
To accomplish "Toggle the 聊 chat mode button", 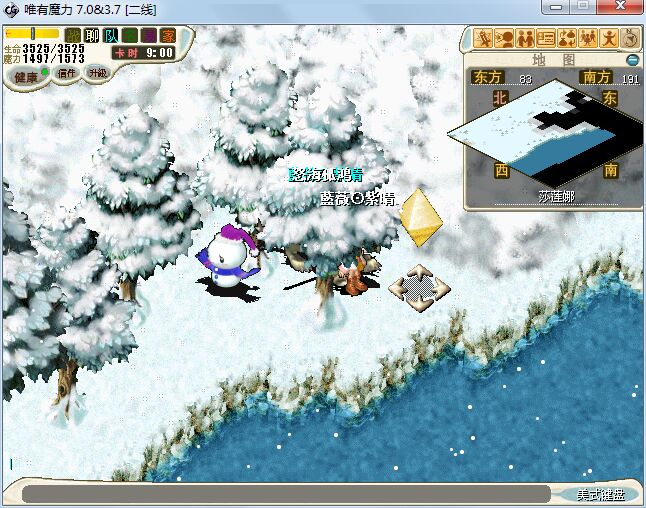I will point(92,36).
